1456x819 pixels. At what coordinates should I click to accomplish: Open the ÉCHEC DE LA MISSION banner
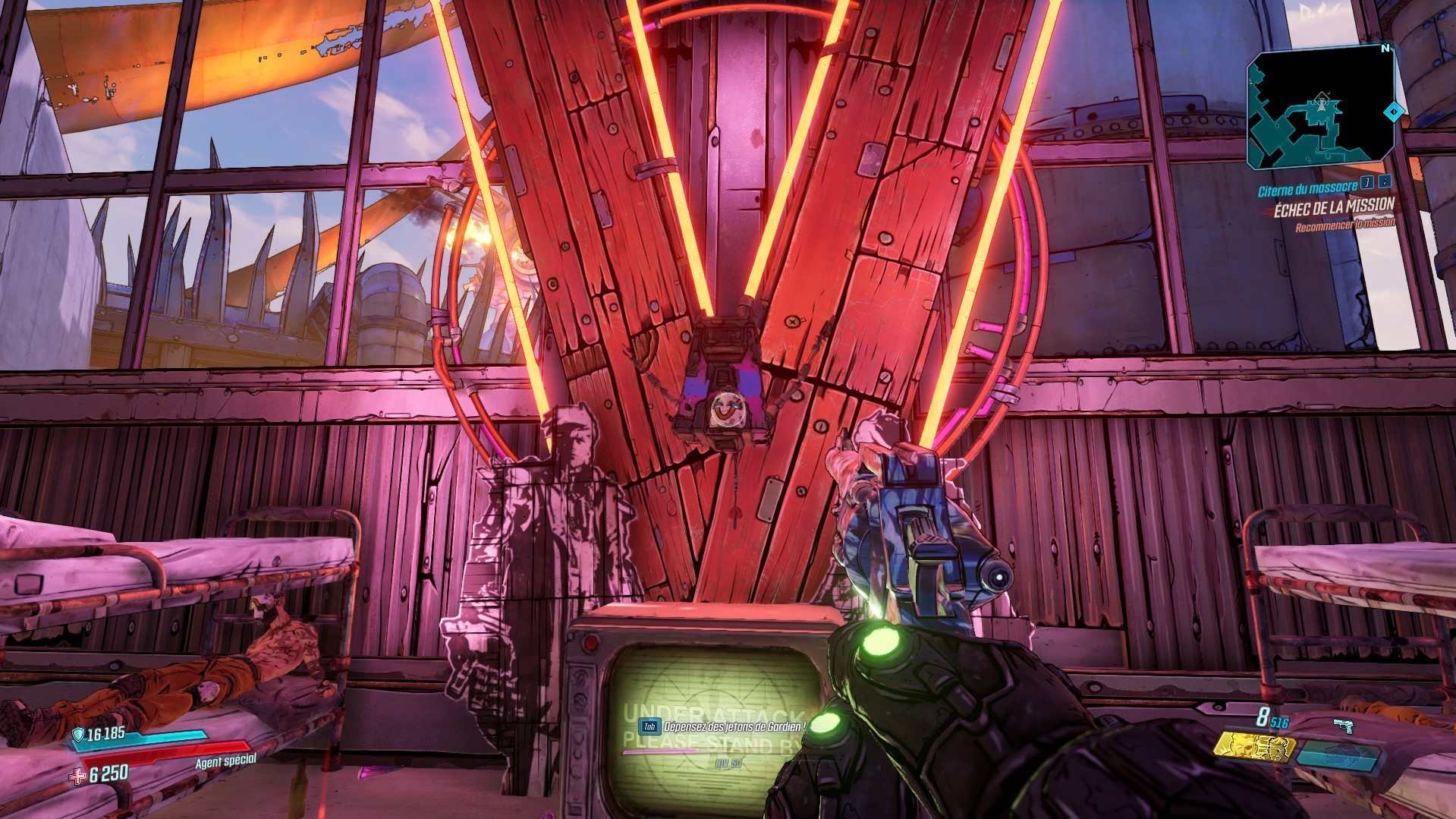1335,206
